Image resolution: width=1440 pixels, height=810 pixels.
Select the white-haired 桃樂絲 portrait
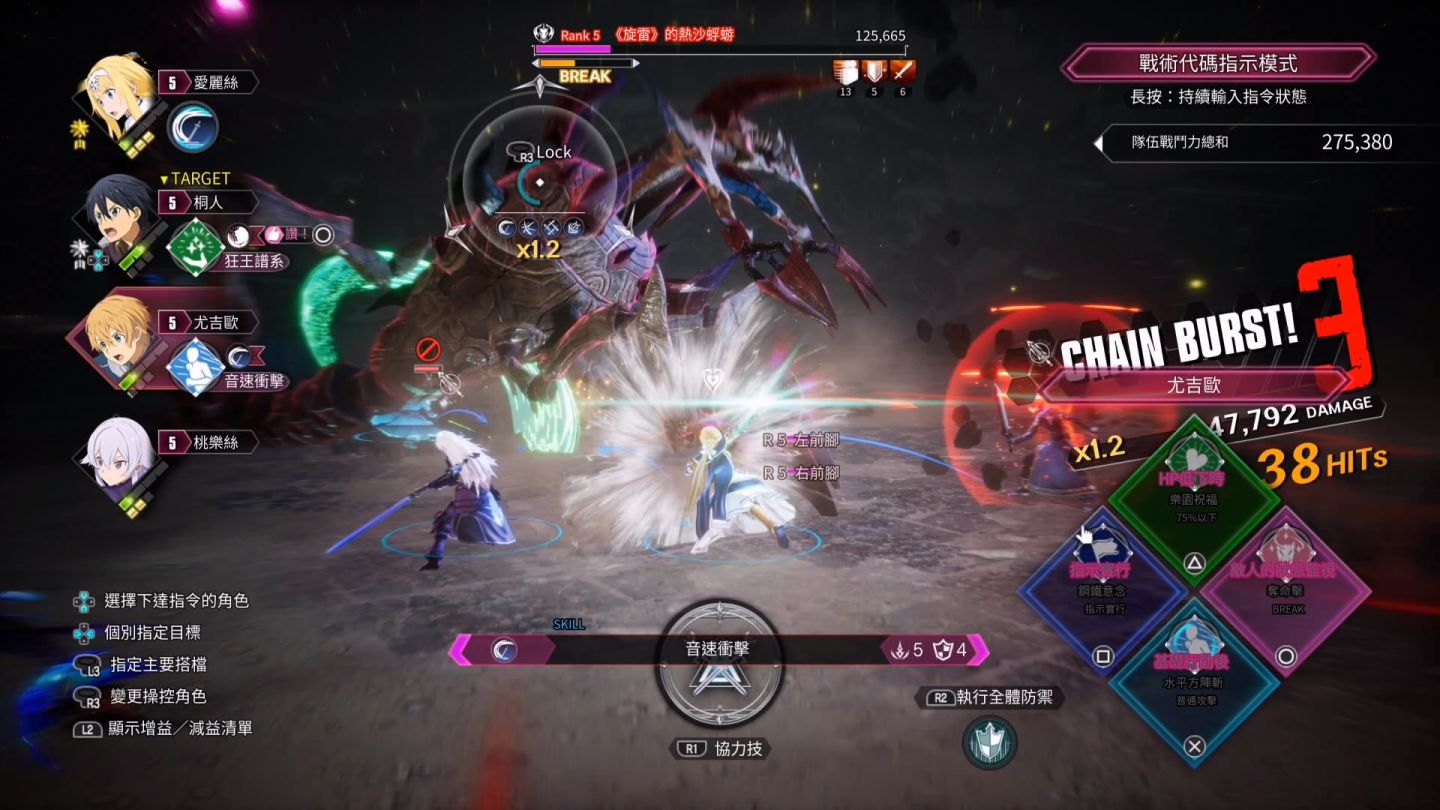pos(116,457)
